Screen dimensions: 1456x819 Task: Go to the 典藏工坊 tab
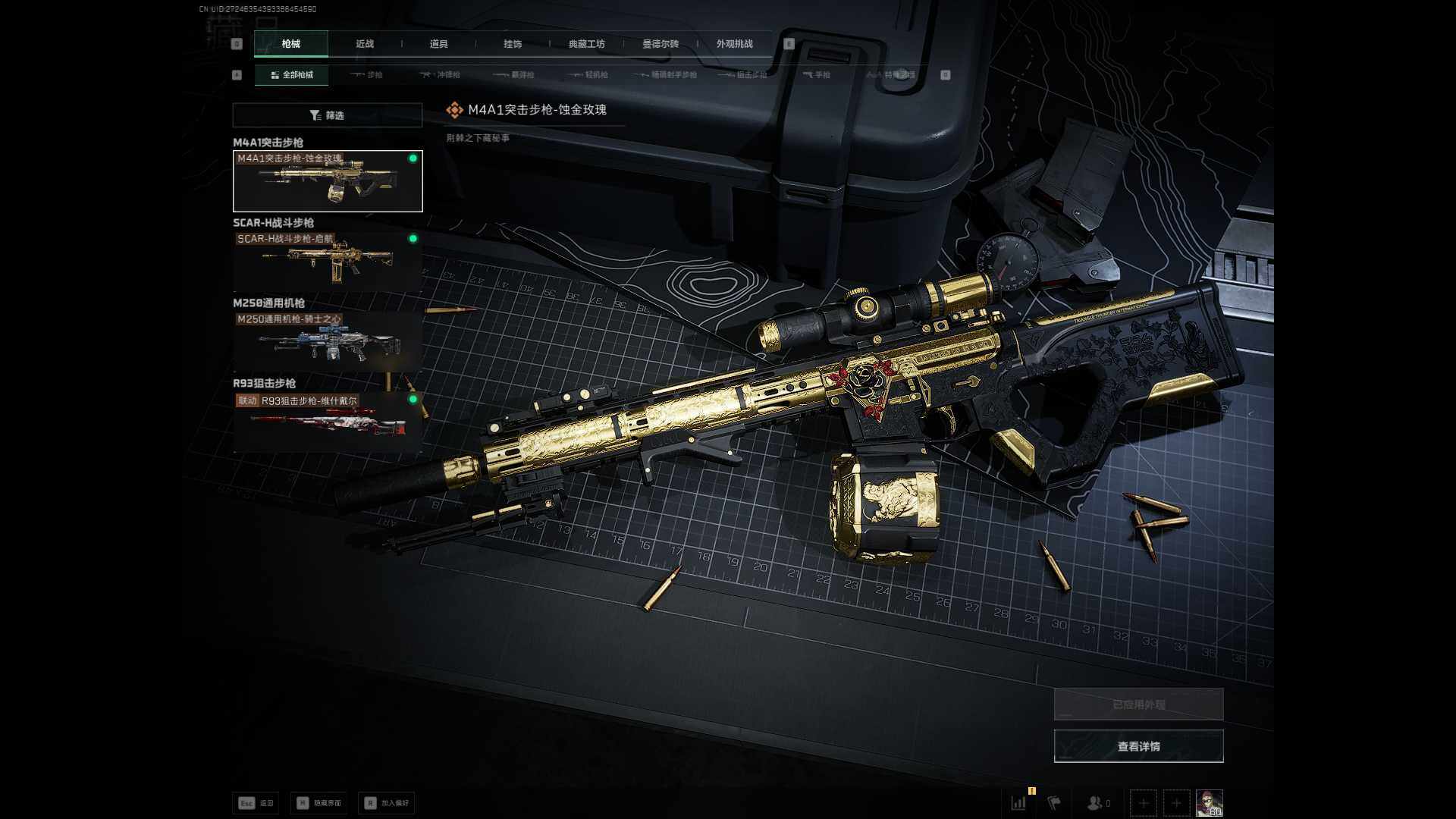[587, 44]
